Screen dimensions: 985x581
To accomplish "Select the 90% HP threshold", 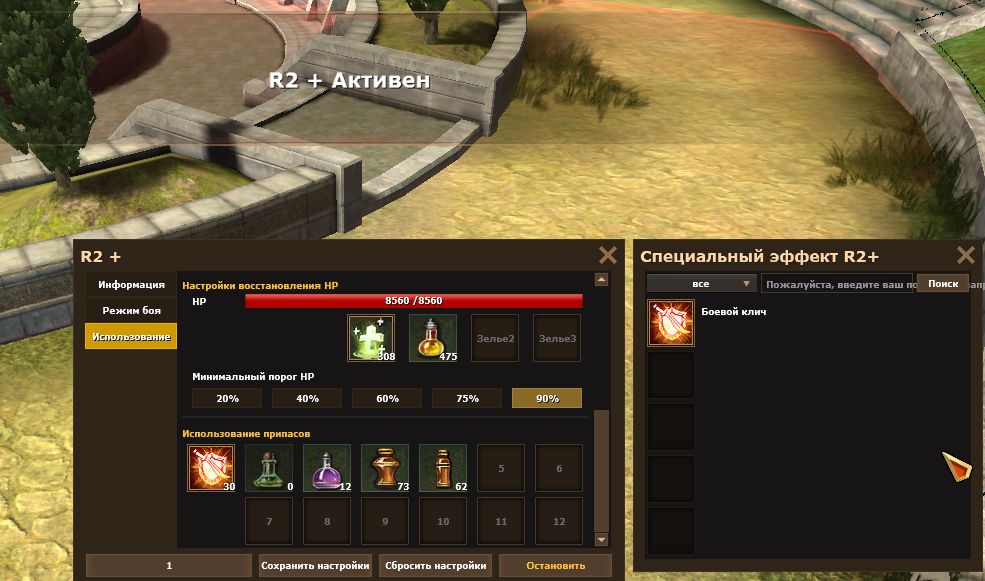I will click(547, 398).
